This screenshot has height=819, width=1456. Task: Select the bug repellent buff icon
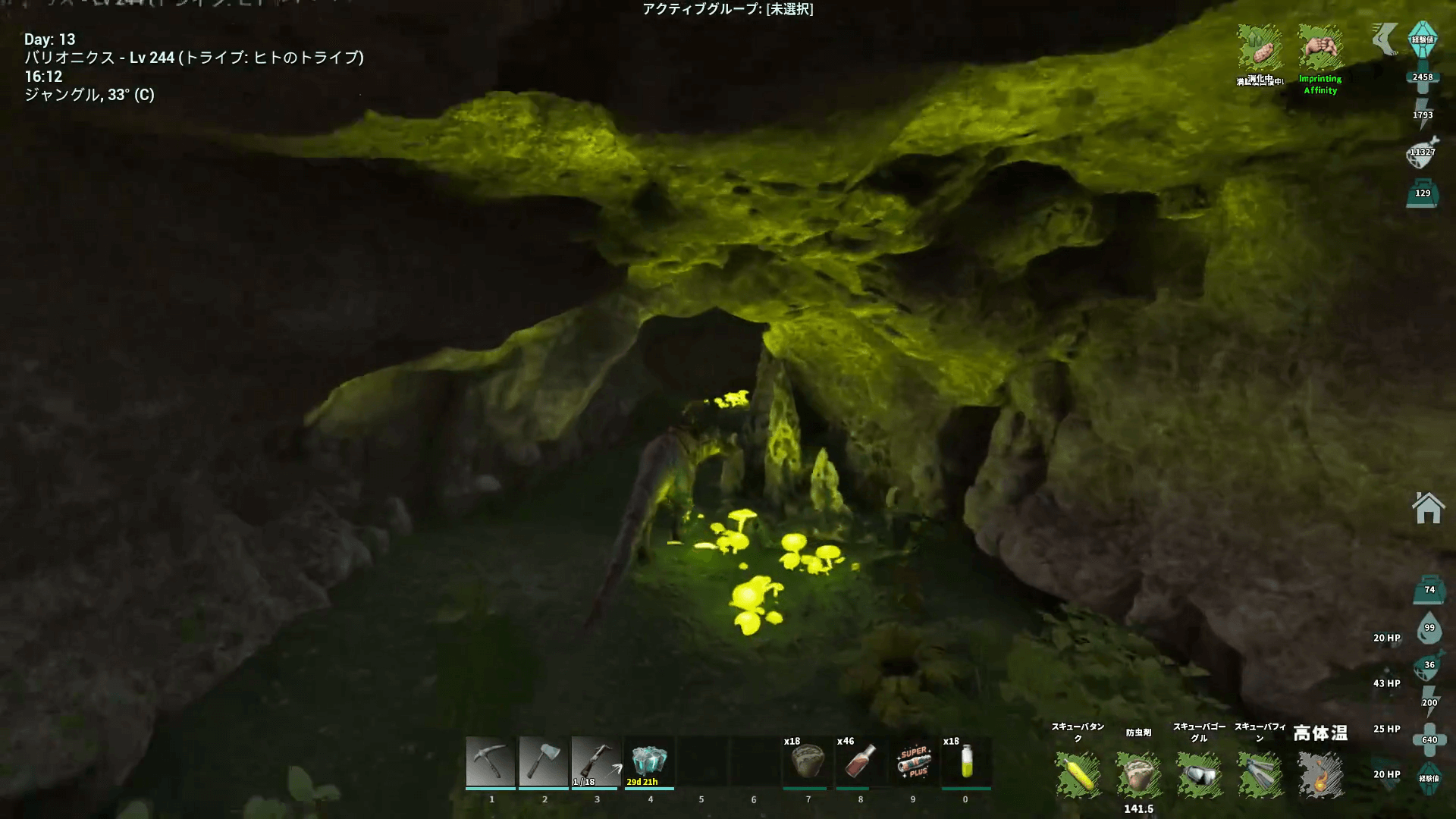[1138, 775]
